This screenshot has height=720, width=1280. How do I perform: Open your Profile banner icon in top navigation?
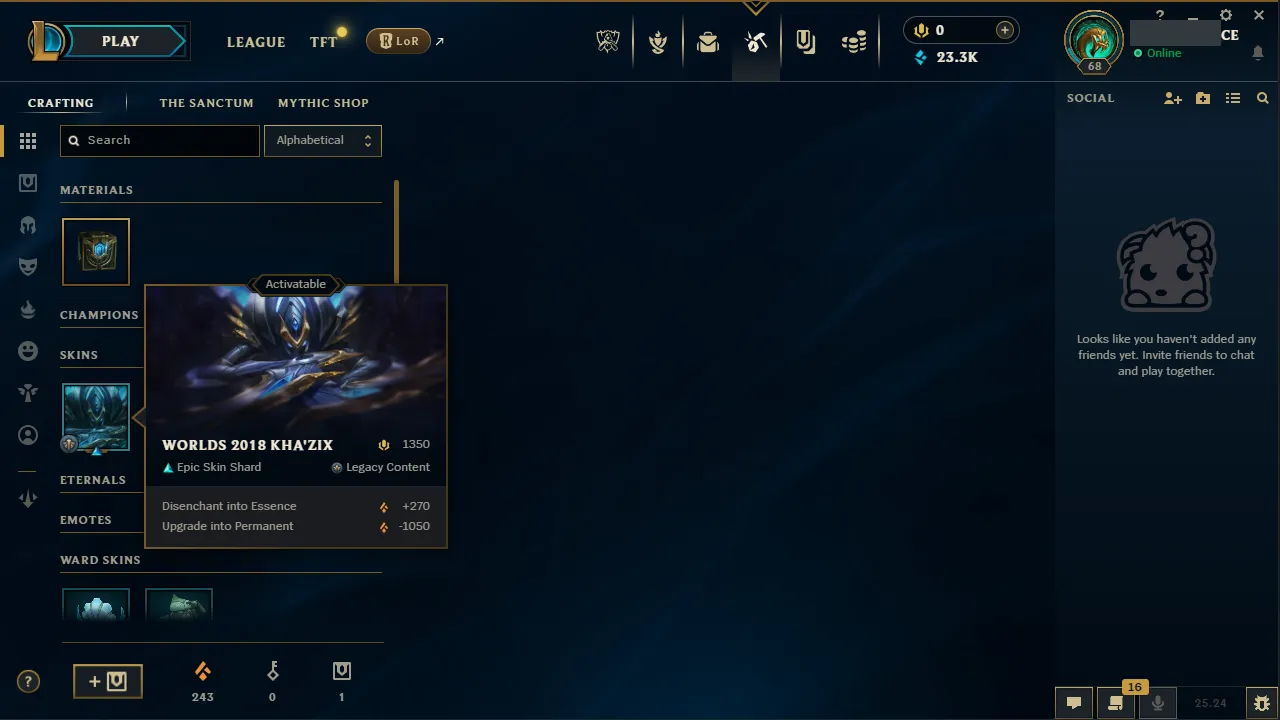coord(1093,42)
